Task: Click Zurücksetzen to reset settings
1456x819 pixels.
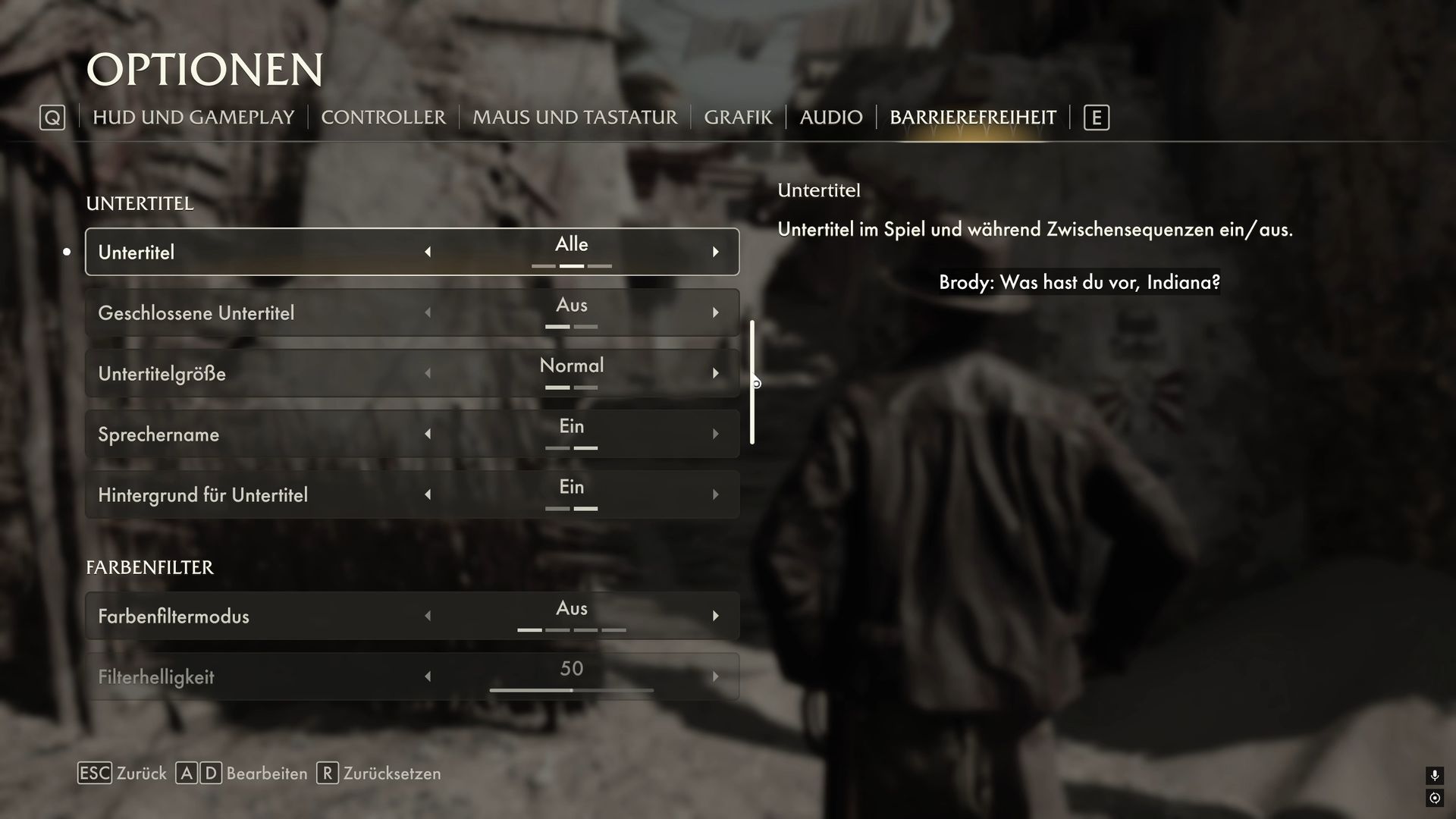Action: pos(378,773)
